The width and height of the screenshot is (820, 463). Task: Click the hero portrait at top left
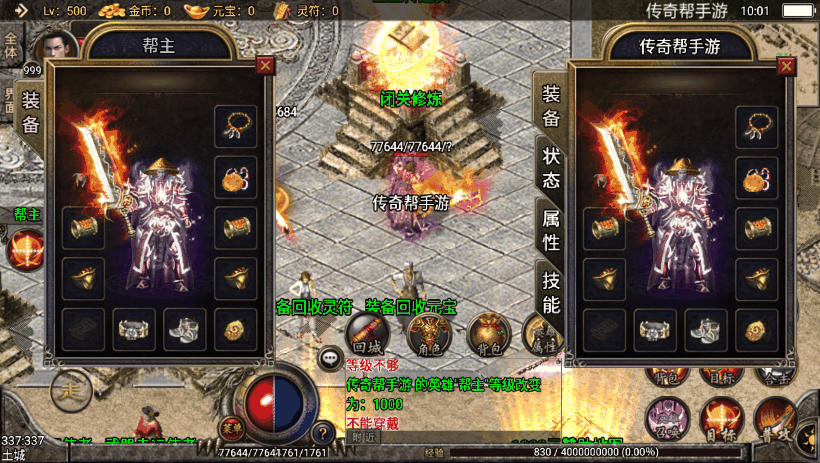(x=55, y=48)
